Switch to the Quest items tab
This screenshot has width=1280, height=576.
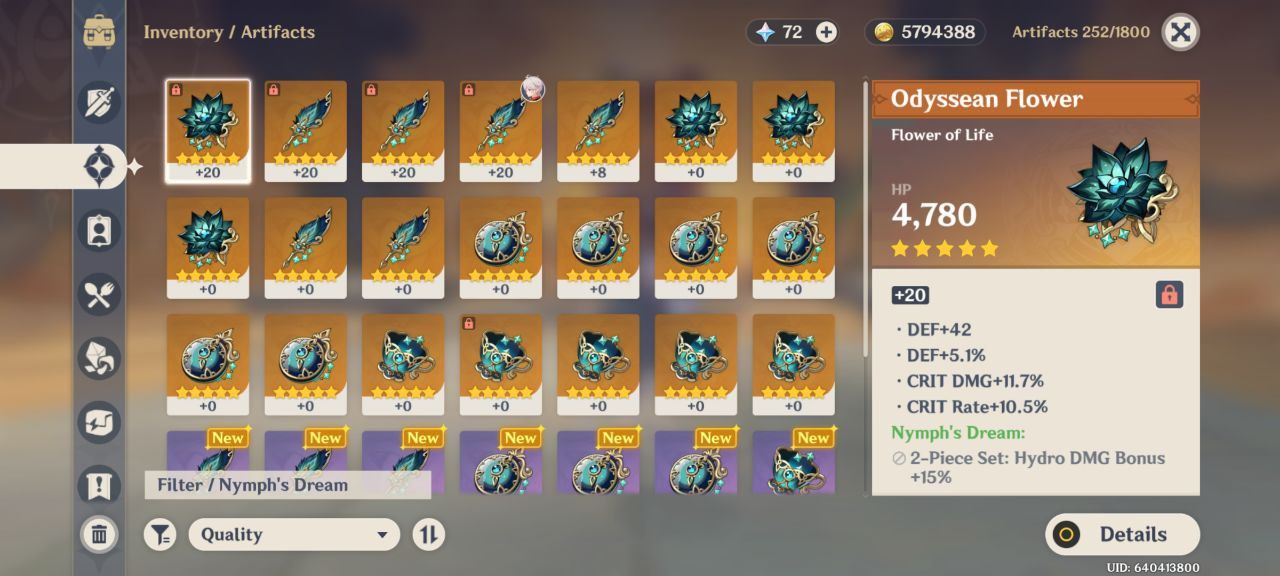click(99, 487)
